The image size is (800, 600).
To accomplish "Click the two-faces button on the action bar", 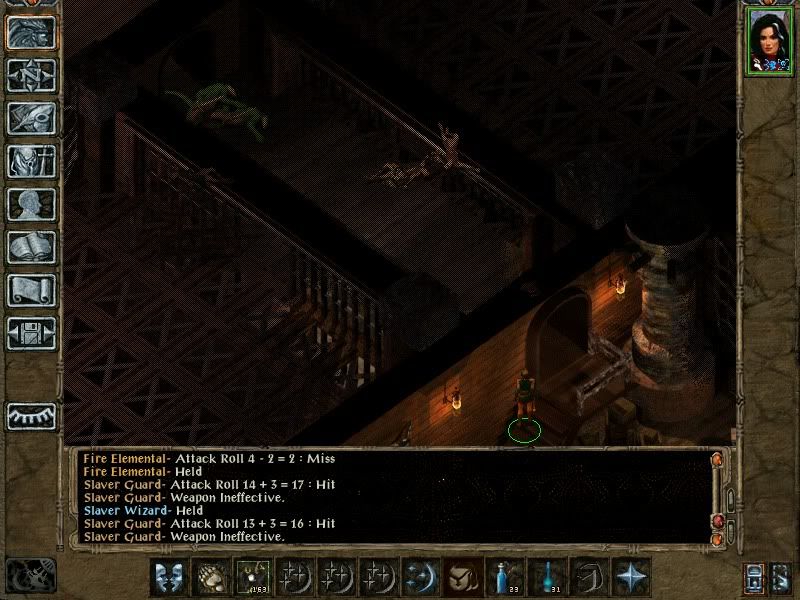I will pyautogui.click(x=168, y=577).
